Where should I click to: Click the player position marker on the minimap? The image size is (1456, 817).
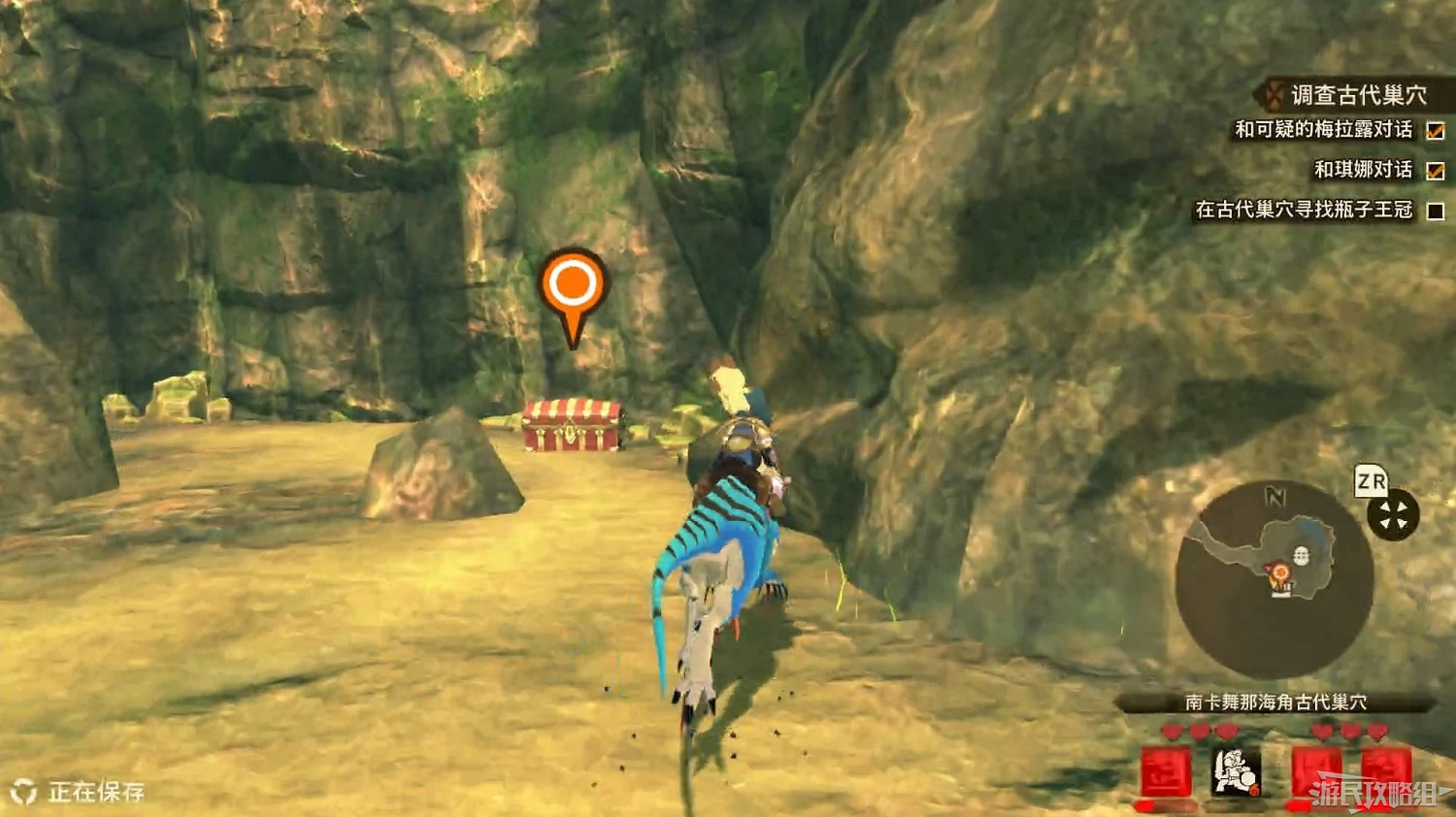pos(1279,572)
